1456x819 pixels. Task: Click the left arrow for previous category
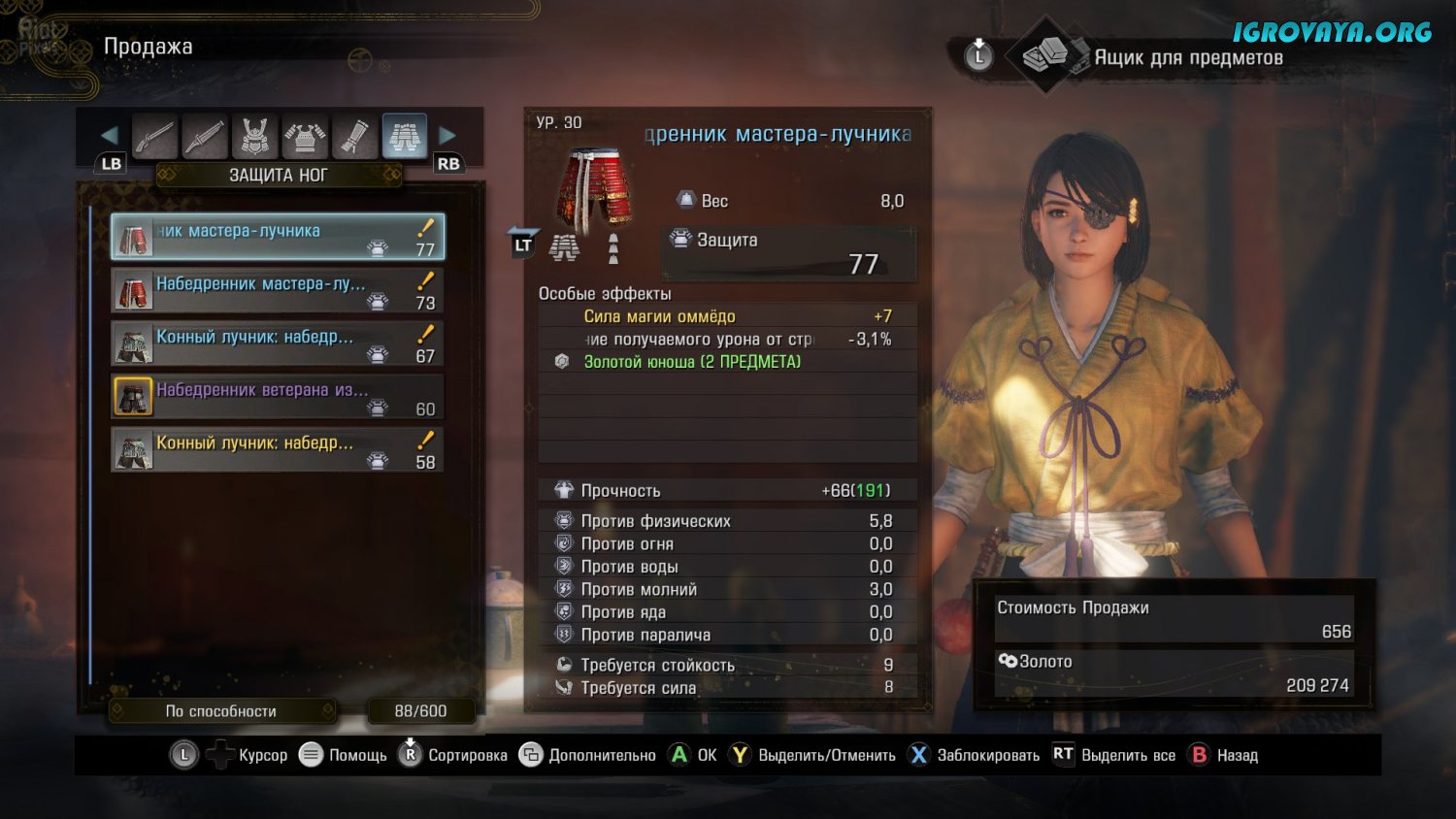(x=109, y=136)
